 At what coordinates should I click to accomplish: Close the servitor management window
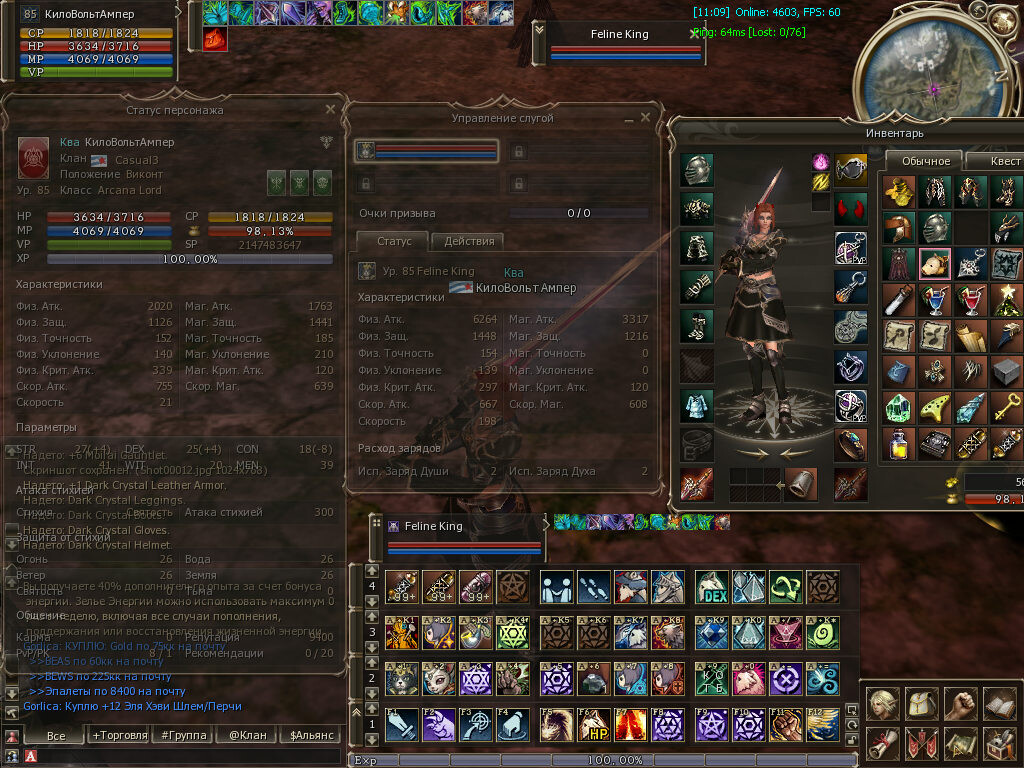coord(645,117)
